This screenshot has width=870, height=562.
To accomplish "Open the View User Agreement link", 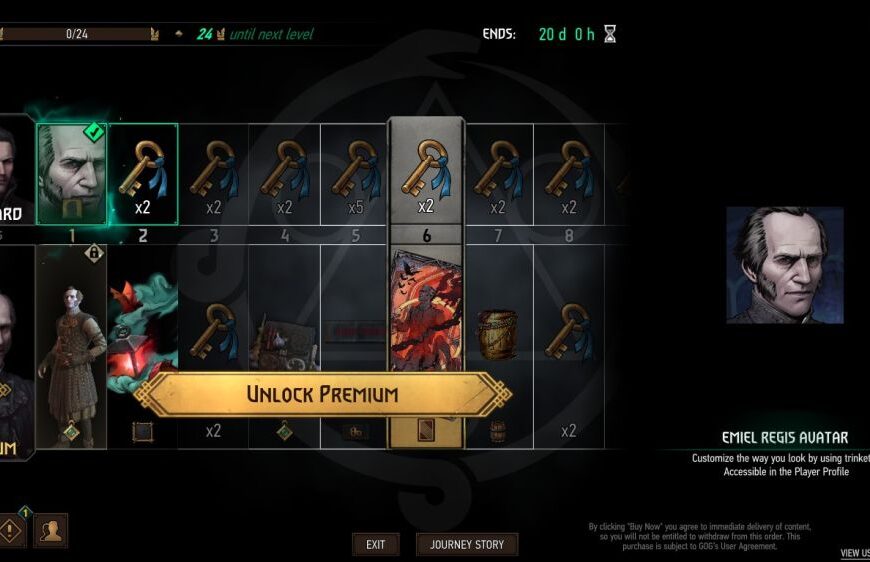I will pos(854,552).
